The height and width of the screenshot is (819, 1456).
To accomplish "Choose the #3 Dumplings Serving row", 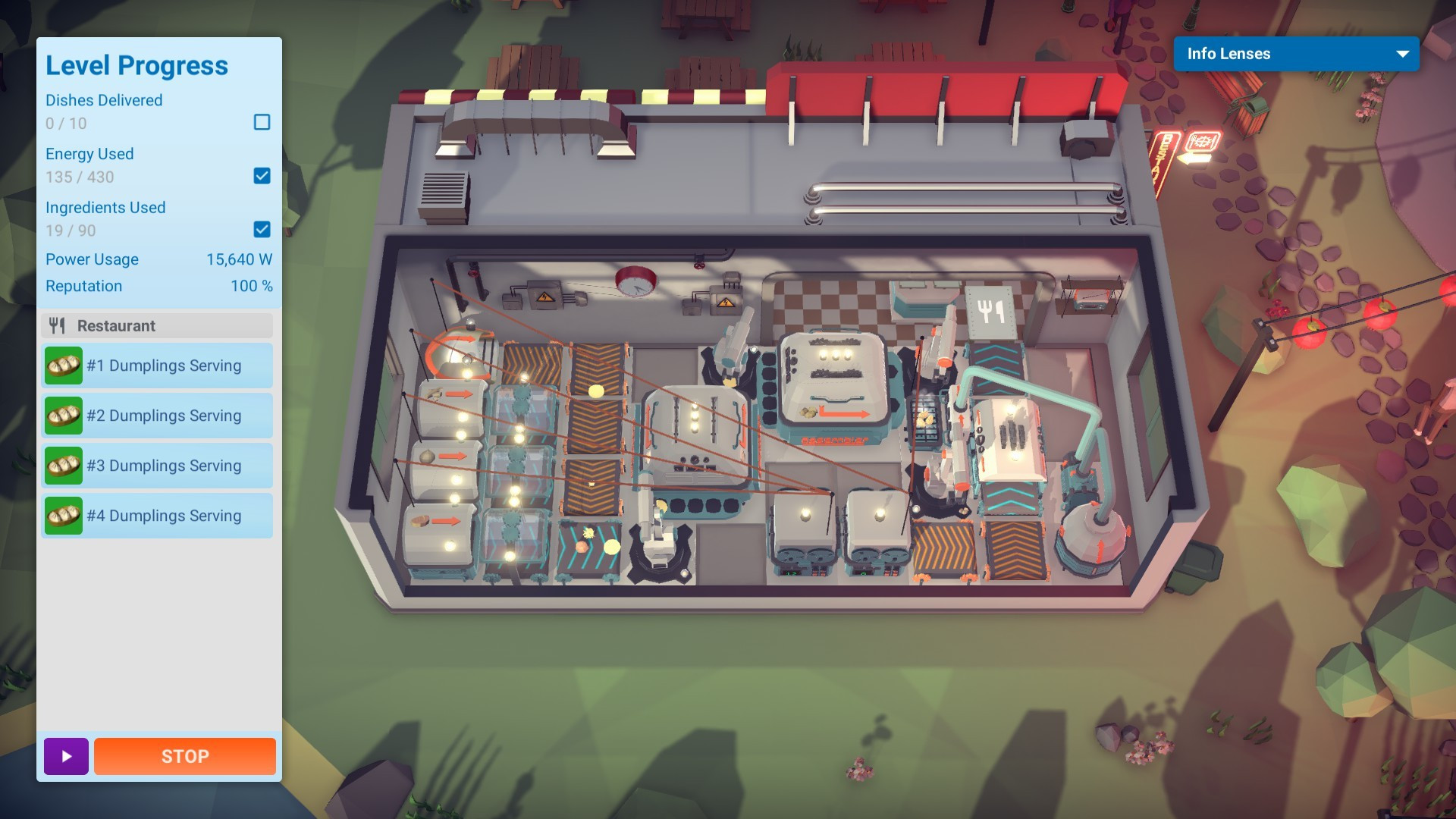I will (x=157, y=466).
